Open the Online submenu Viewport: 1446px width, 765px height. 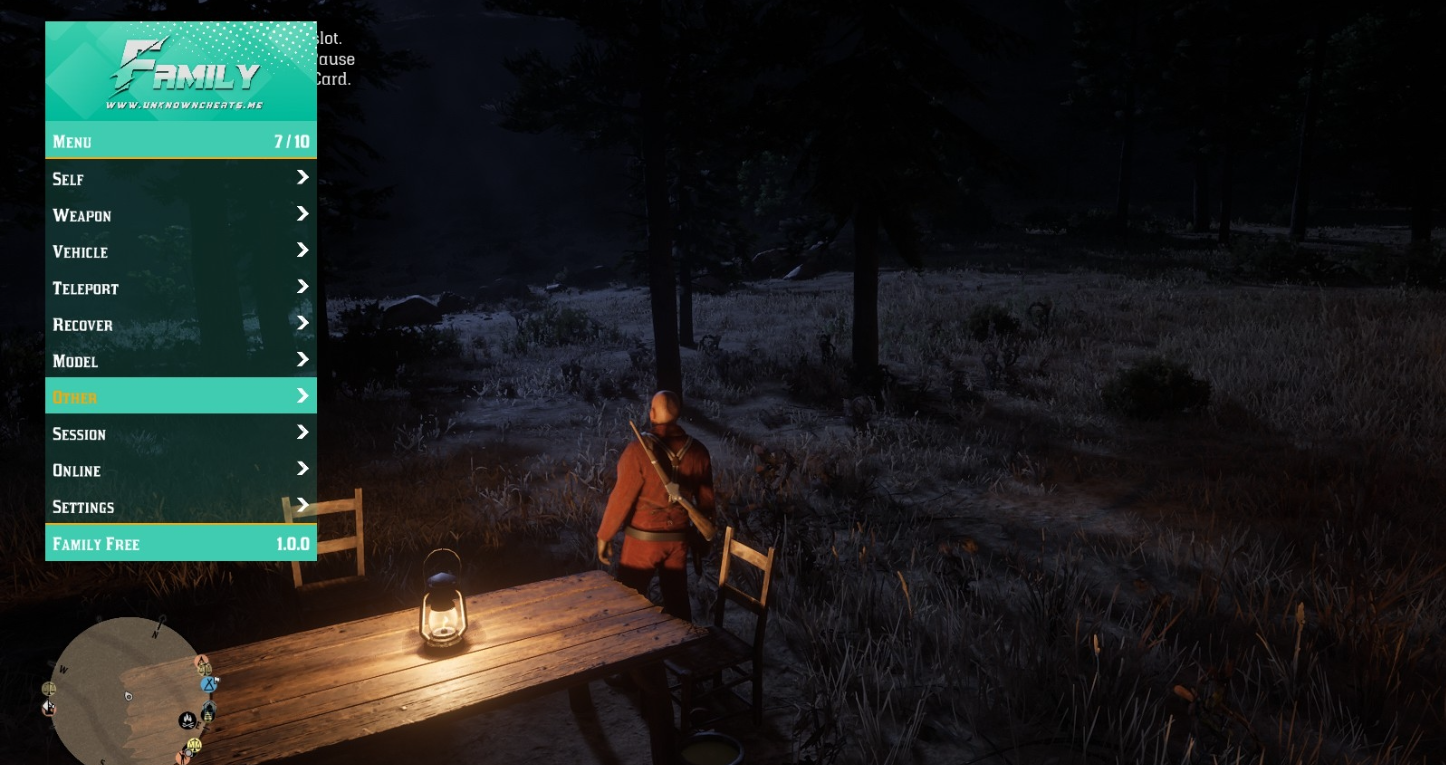click(x=180, y=470)
